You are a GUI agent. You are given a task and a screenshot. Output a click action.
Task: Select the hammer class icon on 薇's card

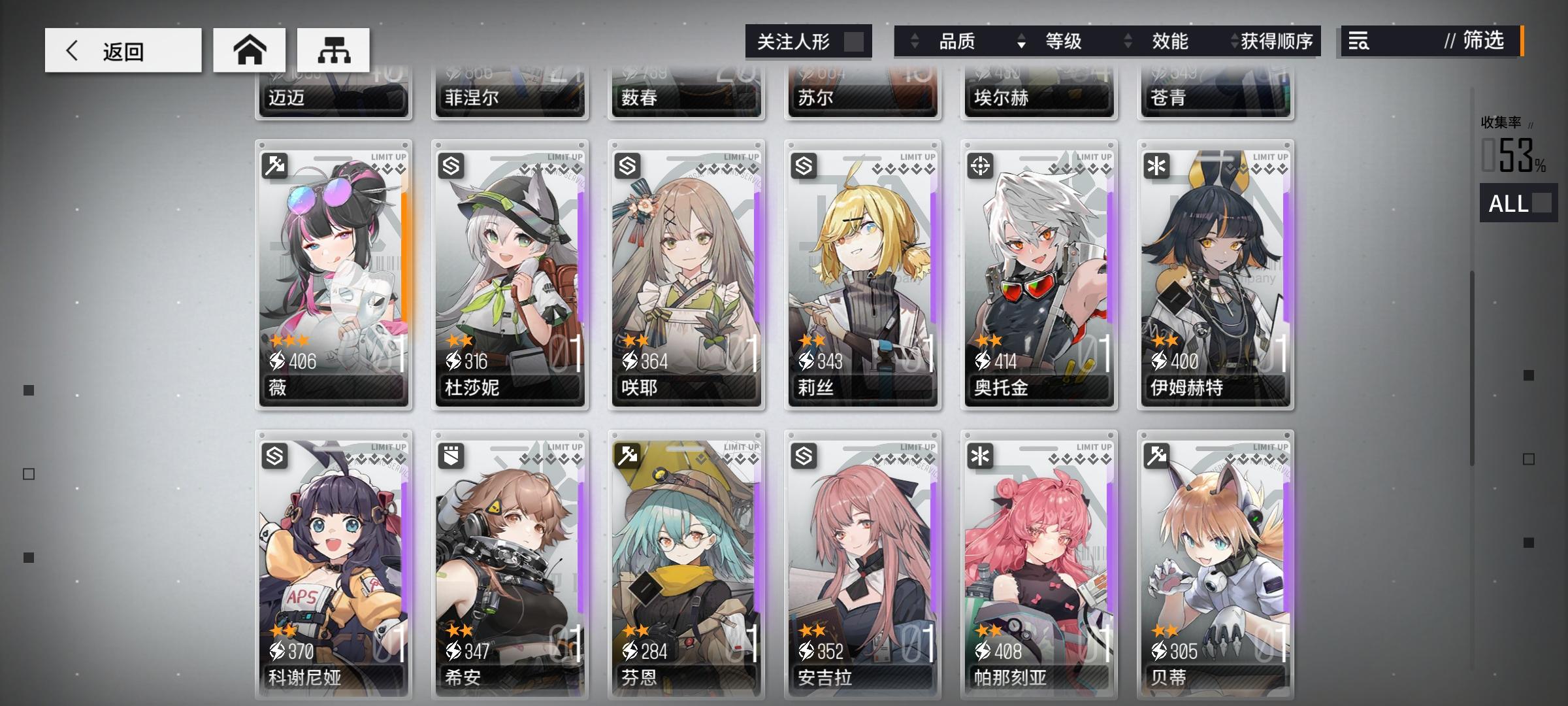point(275,165)
